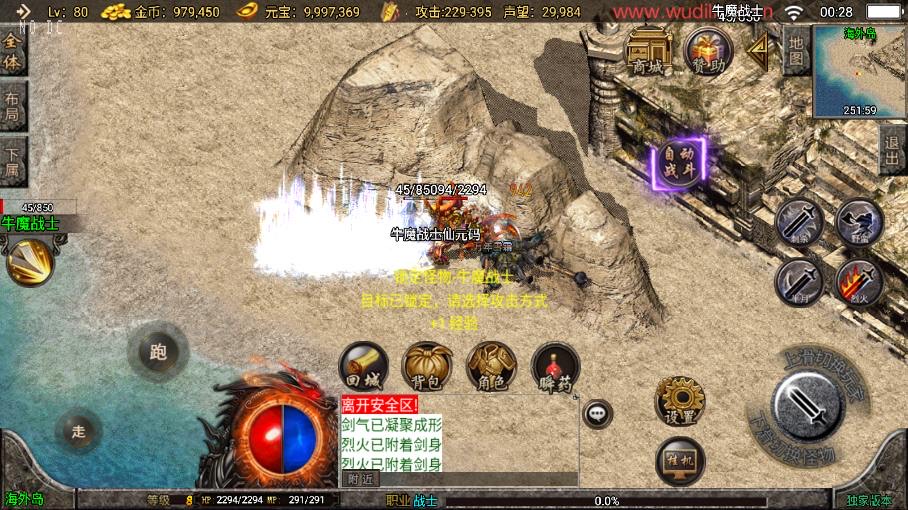Open the 挂机 auto-play monitor button
This screenshot has height=510, width=908.
(x=680, y=461)
